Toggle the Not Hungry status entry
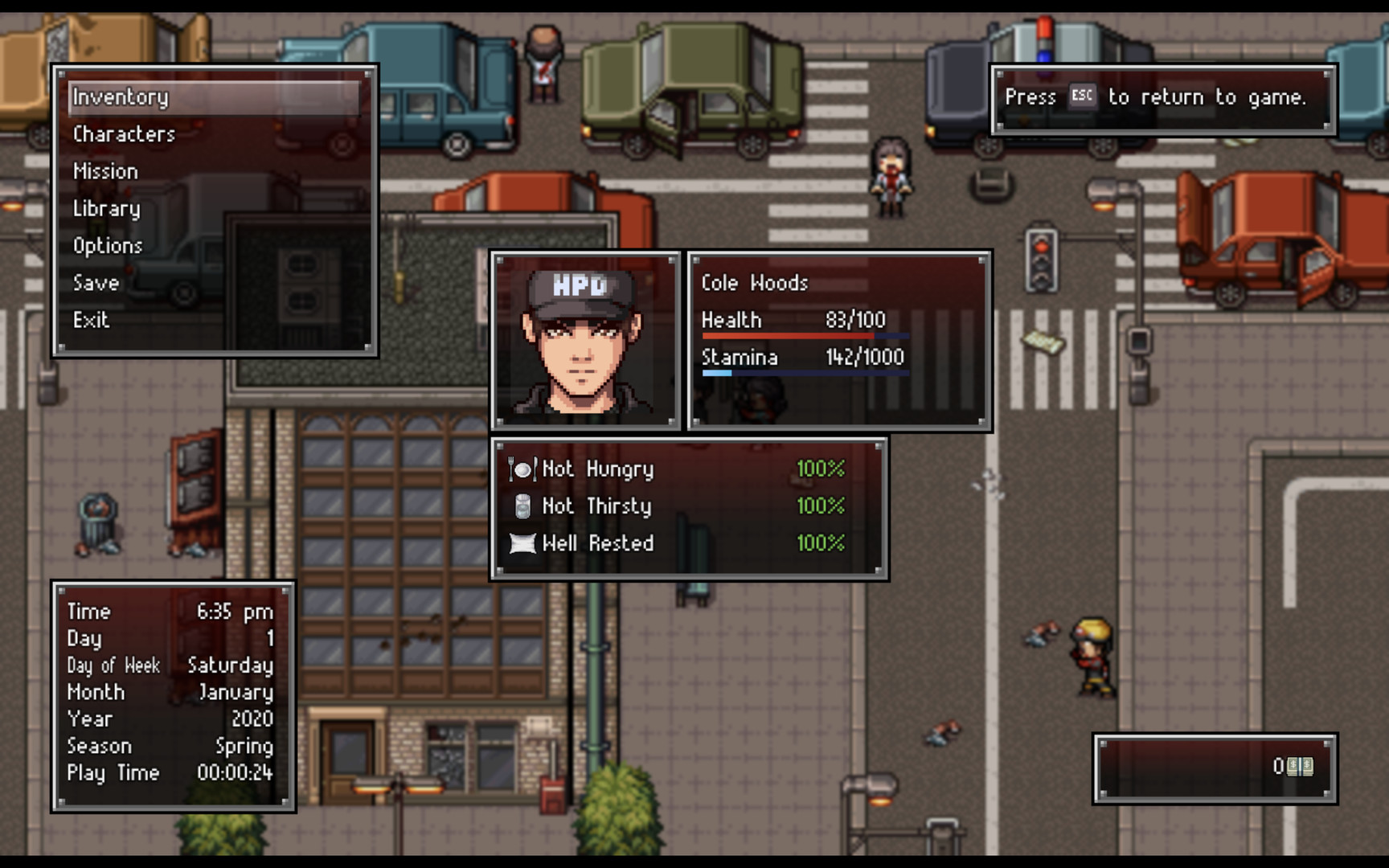 pyautogui.click(x=599, y=469)
